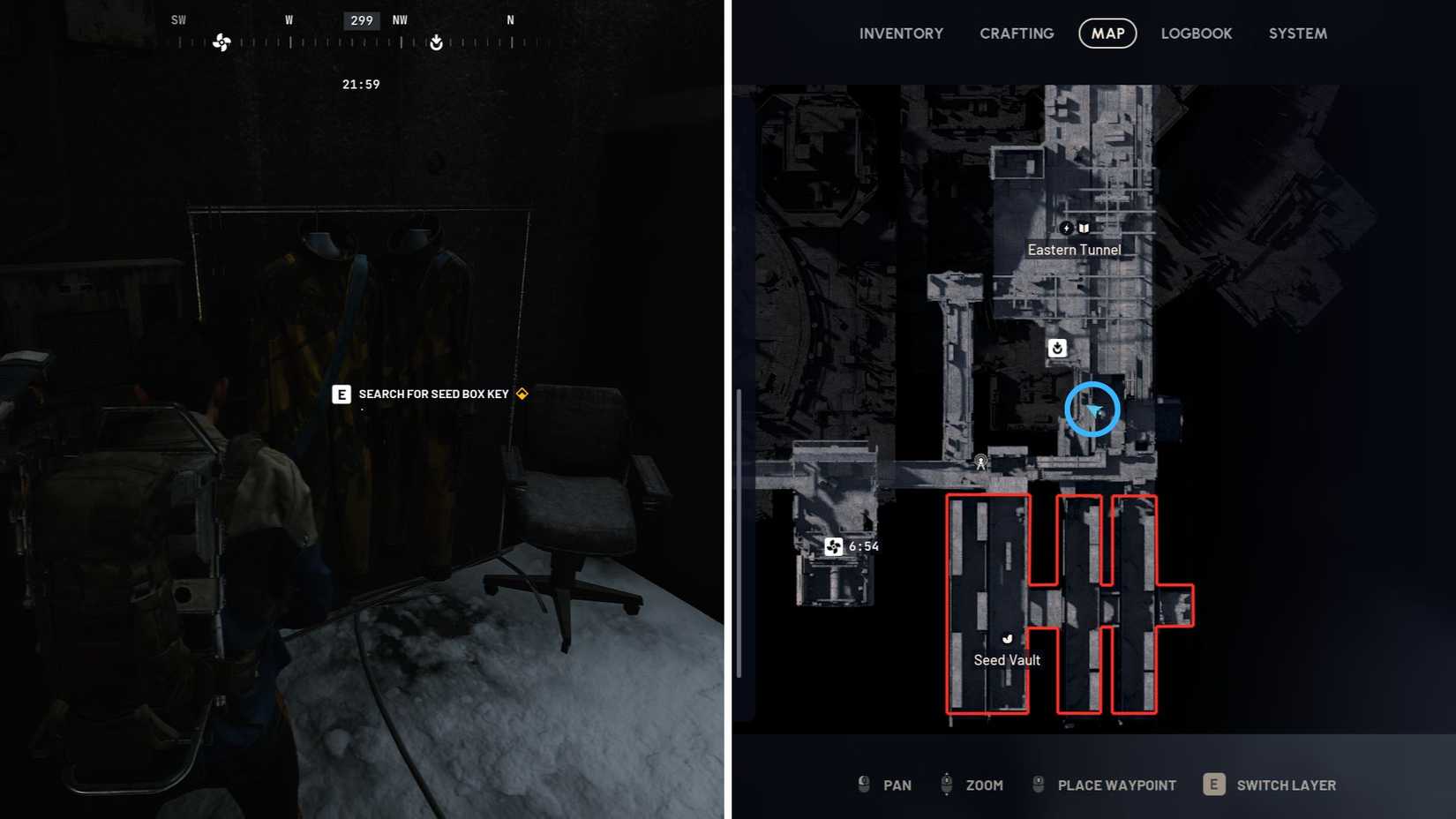The image size is (1456, 819).
Task: Click the supply drop stash icon on the map
Action: point(1057,348)
